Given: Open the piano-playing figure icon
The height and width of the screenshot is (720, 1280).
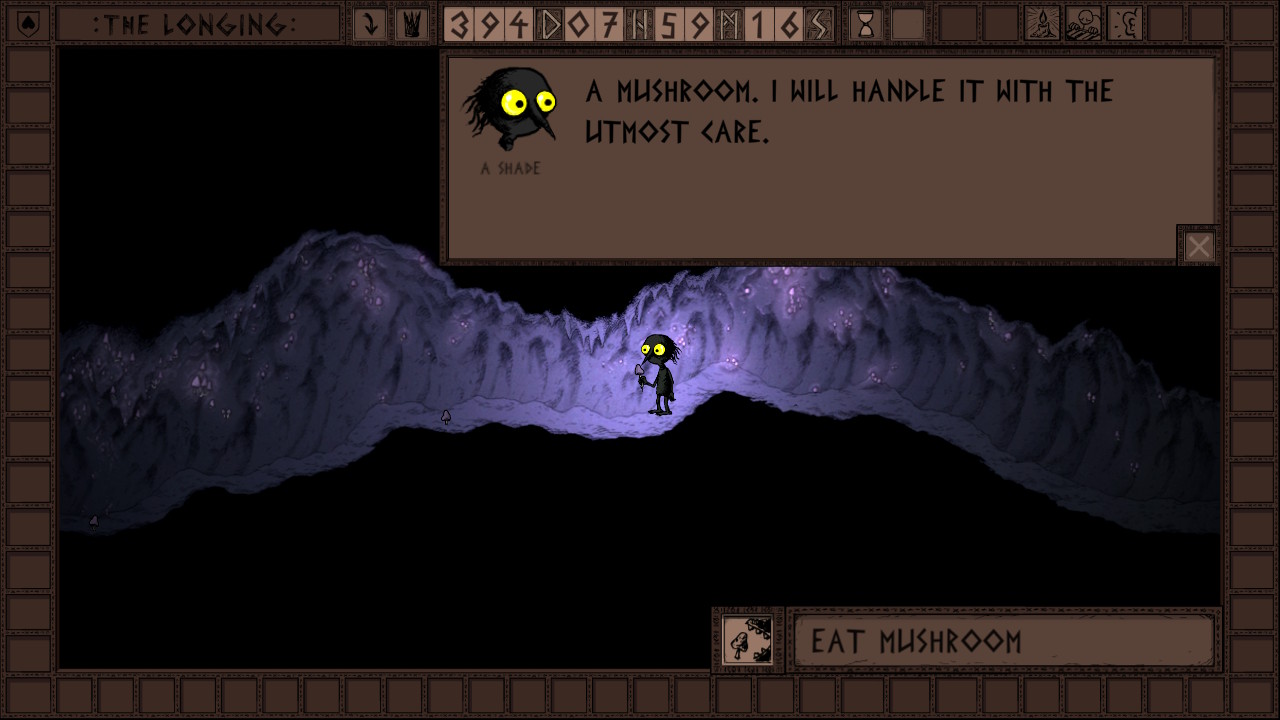Looking at the screenshot, I should coord(1083,24).
